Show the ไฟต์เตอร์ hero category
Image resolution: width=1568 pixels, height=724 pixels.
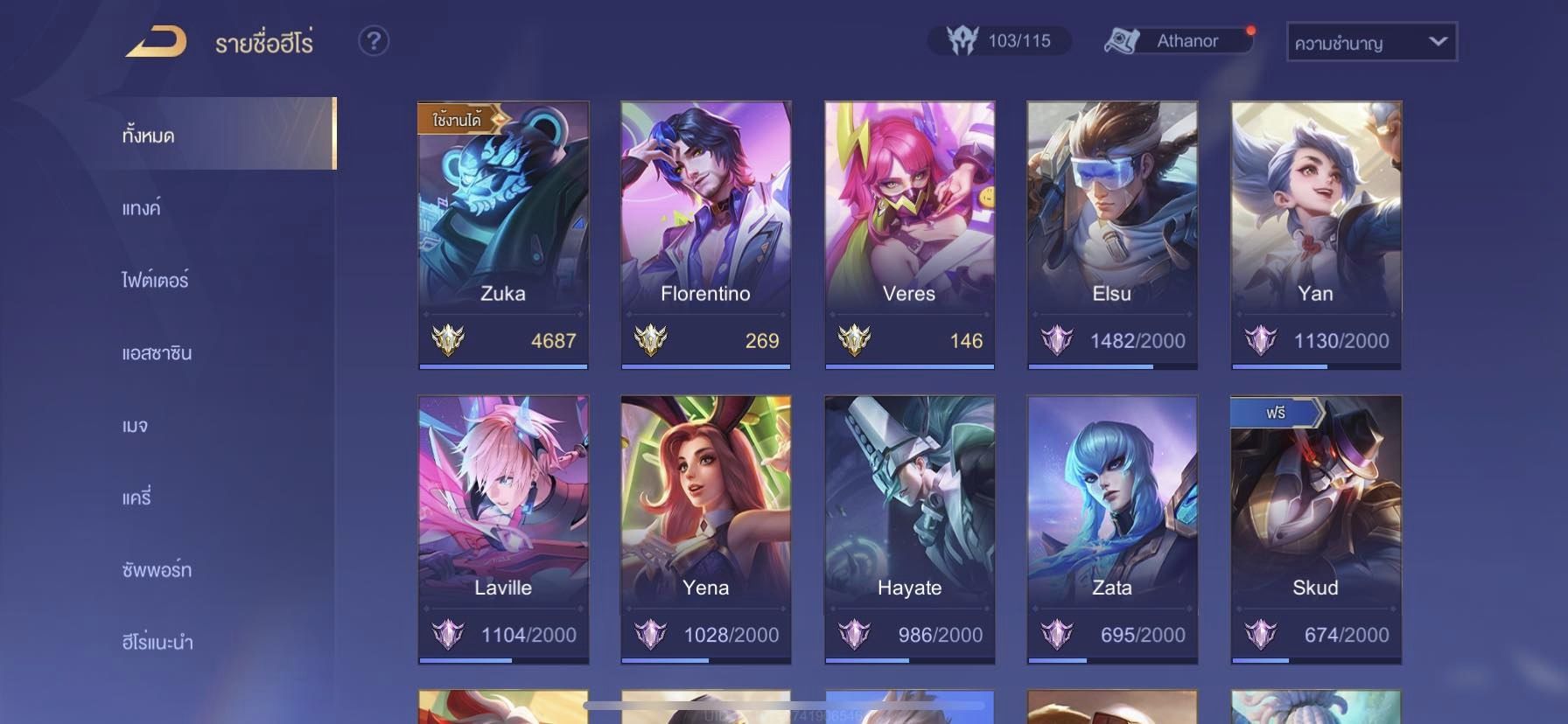[x=156, y=281]
